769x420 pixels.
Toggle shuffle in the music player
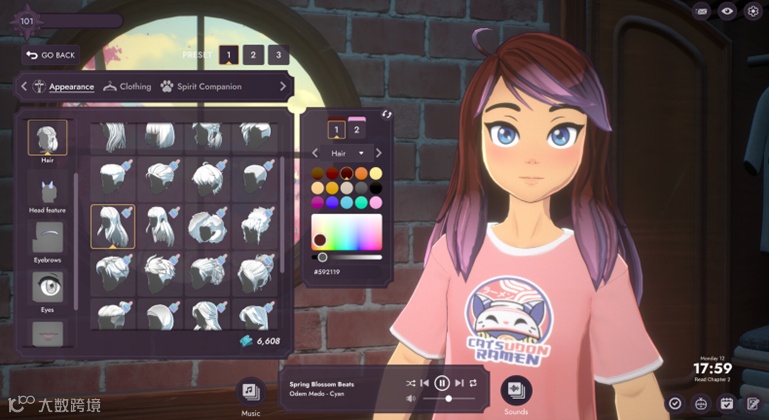pyautogui.click(x=410, y=383)
